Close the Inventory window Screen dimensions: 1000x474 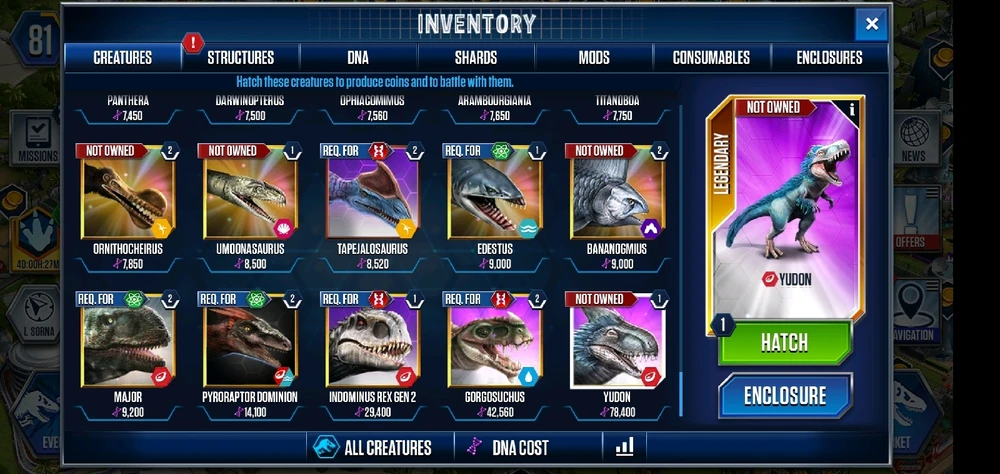tap(871, 24)
